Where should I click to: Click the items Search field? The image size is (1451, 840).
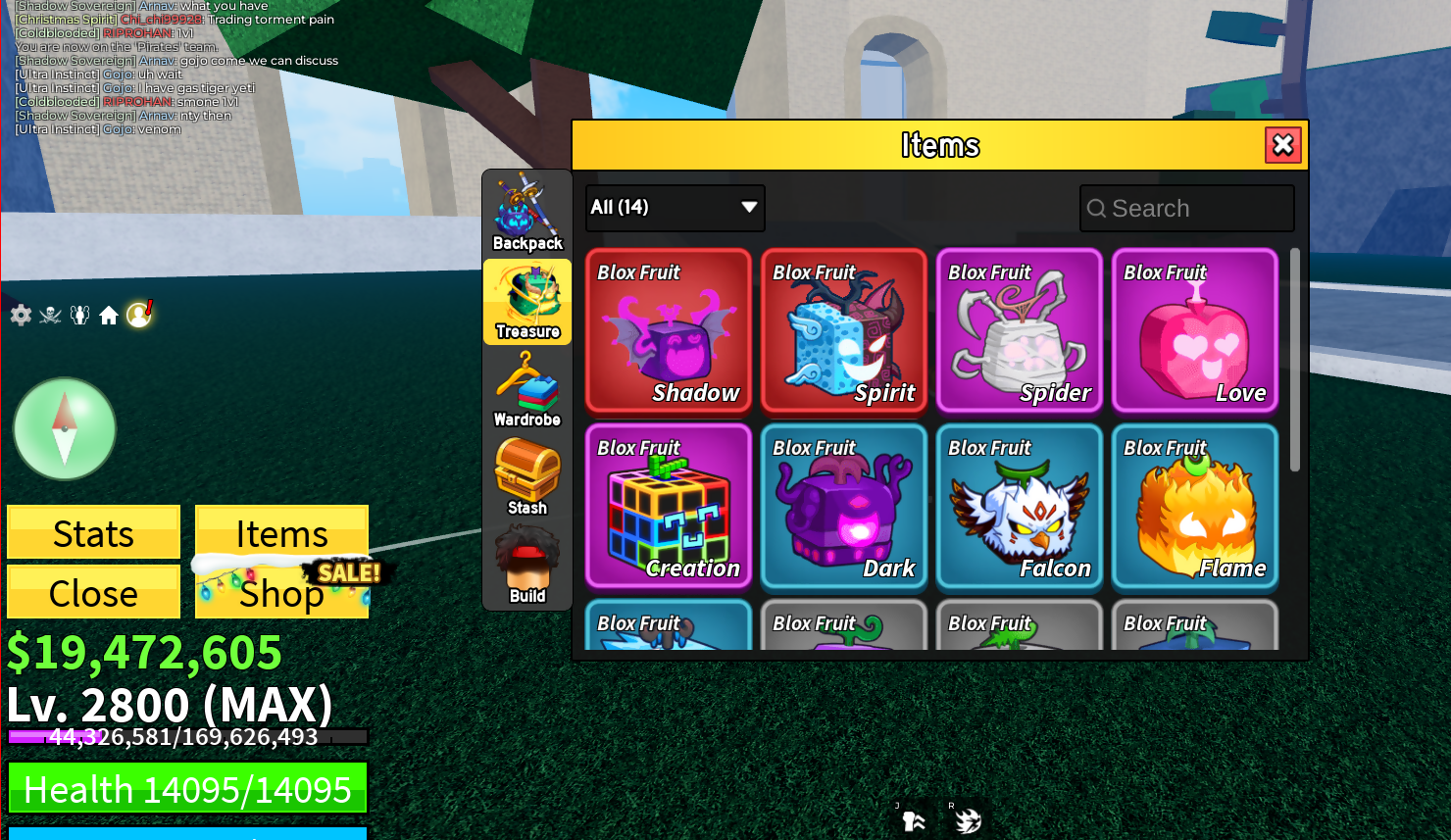pos(1186,208)
